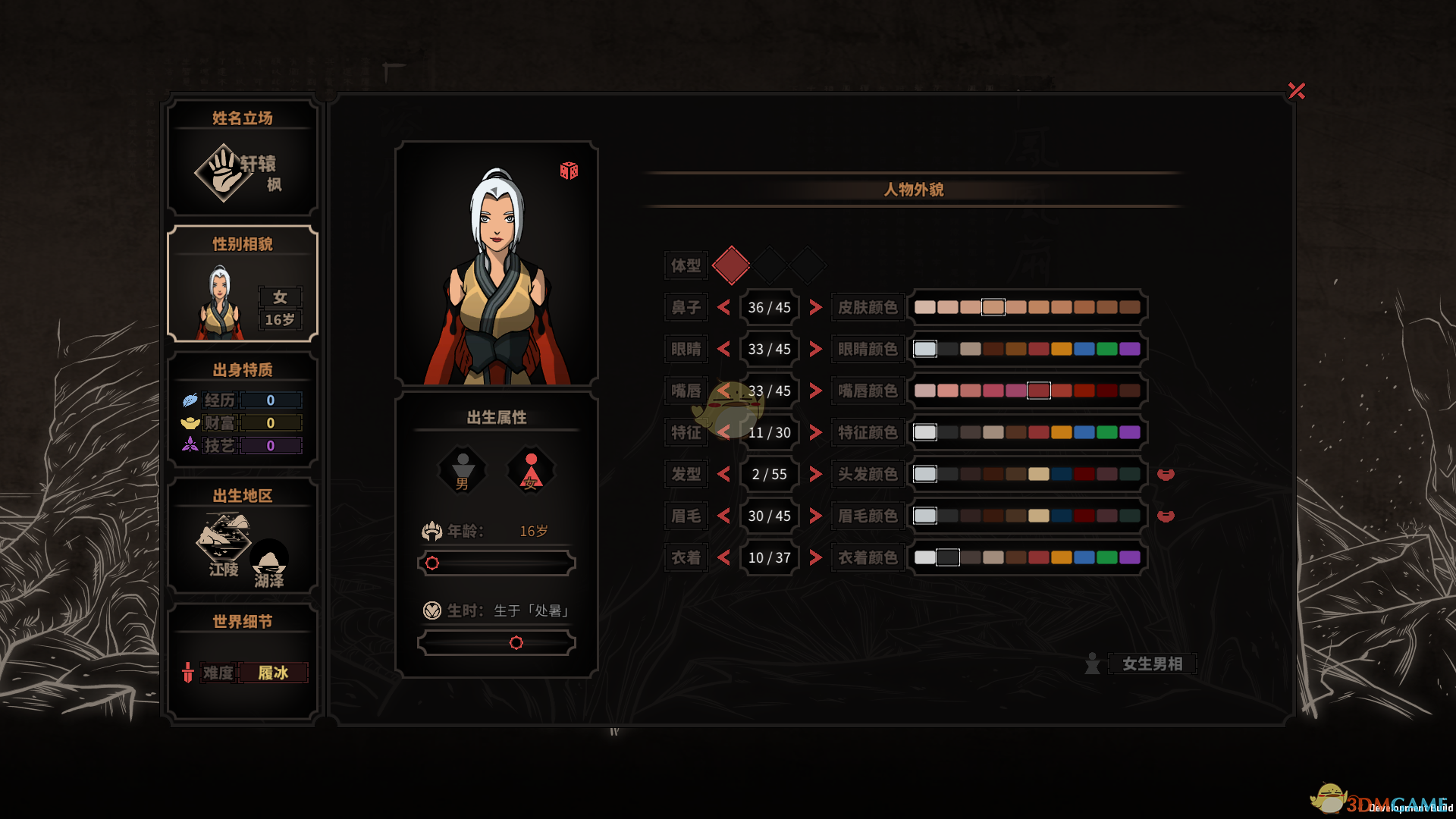Image resolution: width=1456 pixels, height=819 pixels.
Task: Select next nose 鼻子 style arrow
Action: click(815, 307)
